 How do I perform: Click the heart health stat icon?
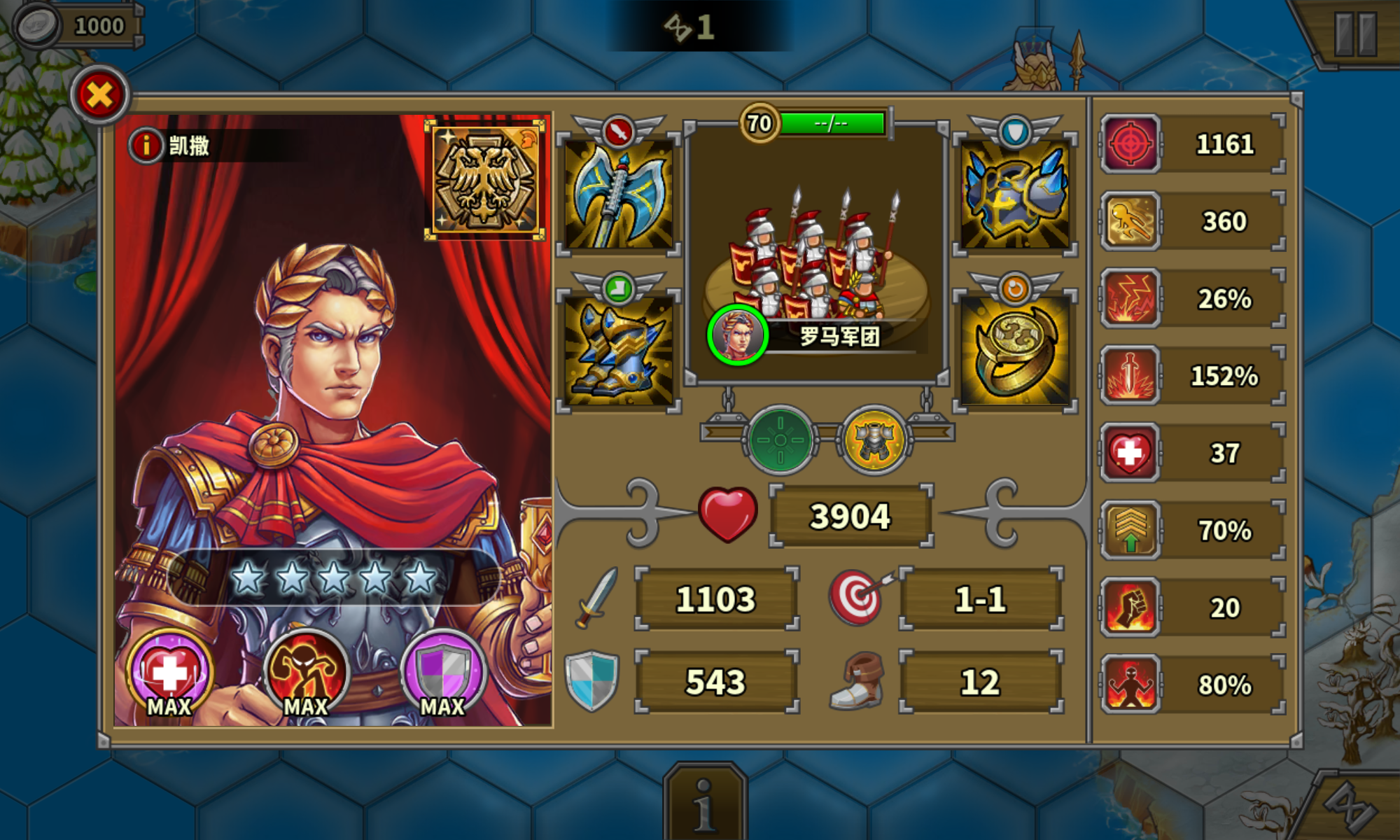tap(1130, 453)
